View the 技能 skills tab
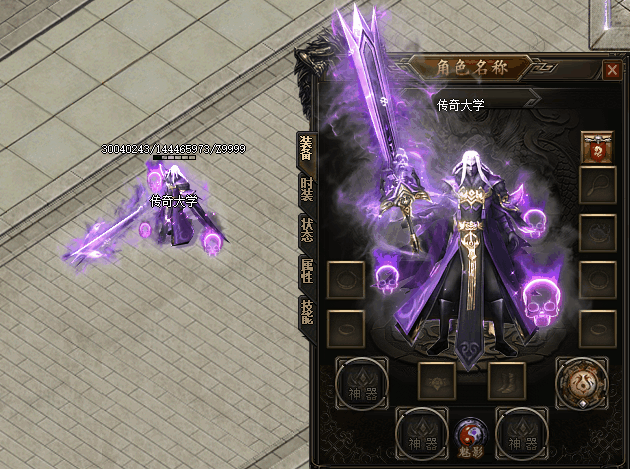Image resolution: width=630 pixels, height=469 pixels. click(x=306, y=311)
